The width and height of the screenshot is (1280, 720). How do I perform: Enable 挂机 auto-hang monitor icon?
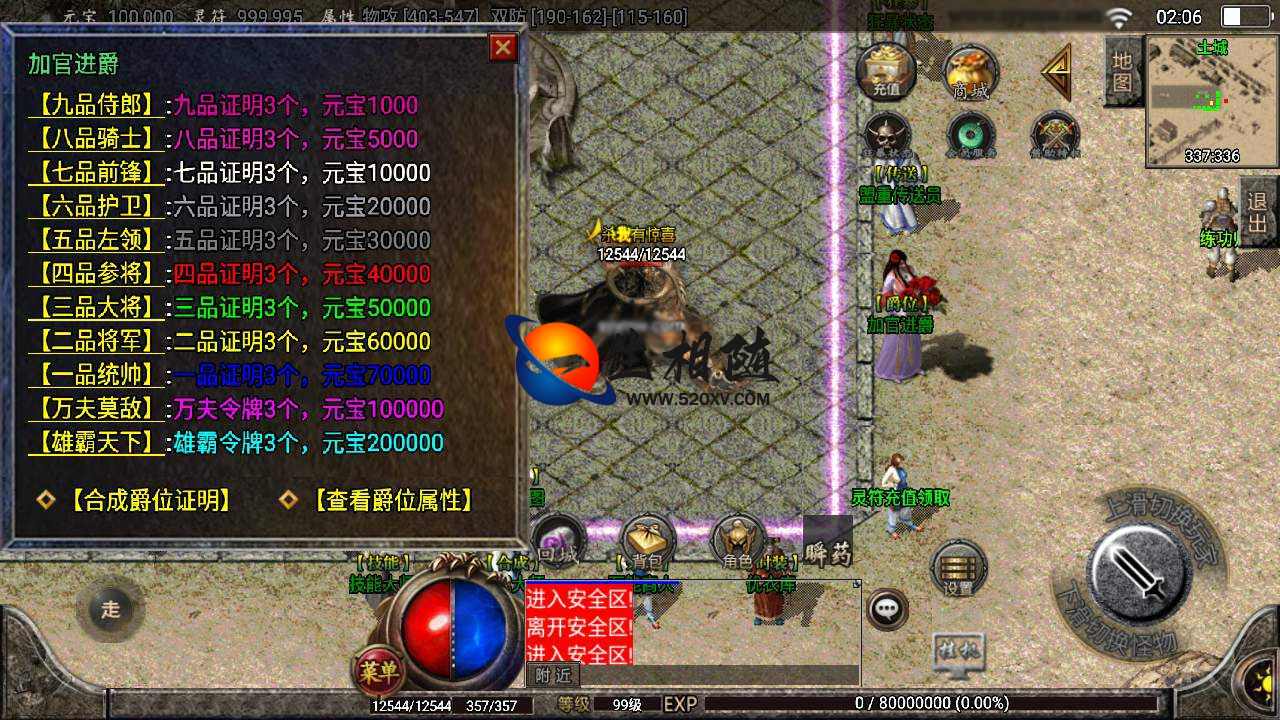960,649
